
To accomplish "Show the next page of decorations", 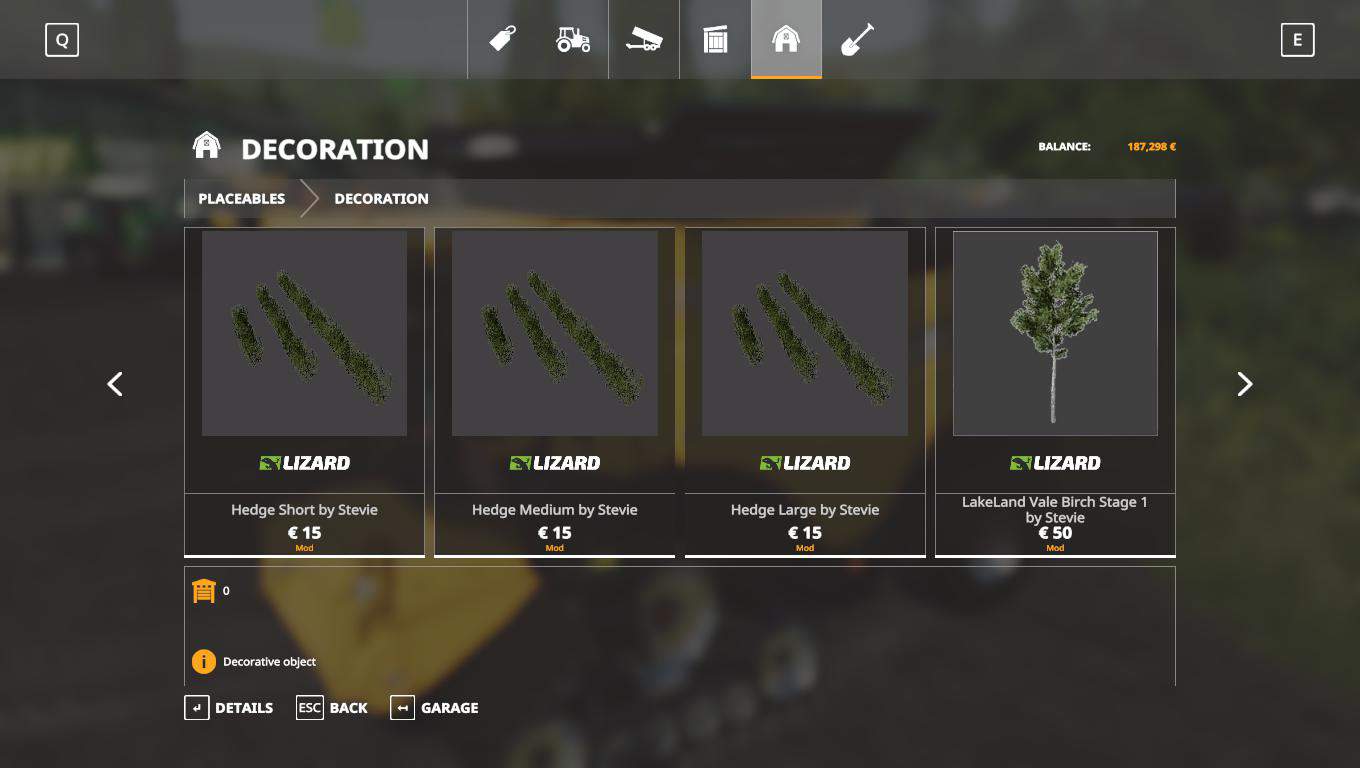I will [x=1244, y=384].
